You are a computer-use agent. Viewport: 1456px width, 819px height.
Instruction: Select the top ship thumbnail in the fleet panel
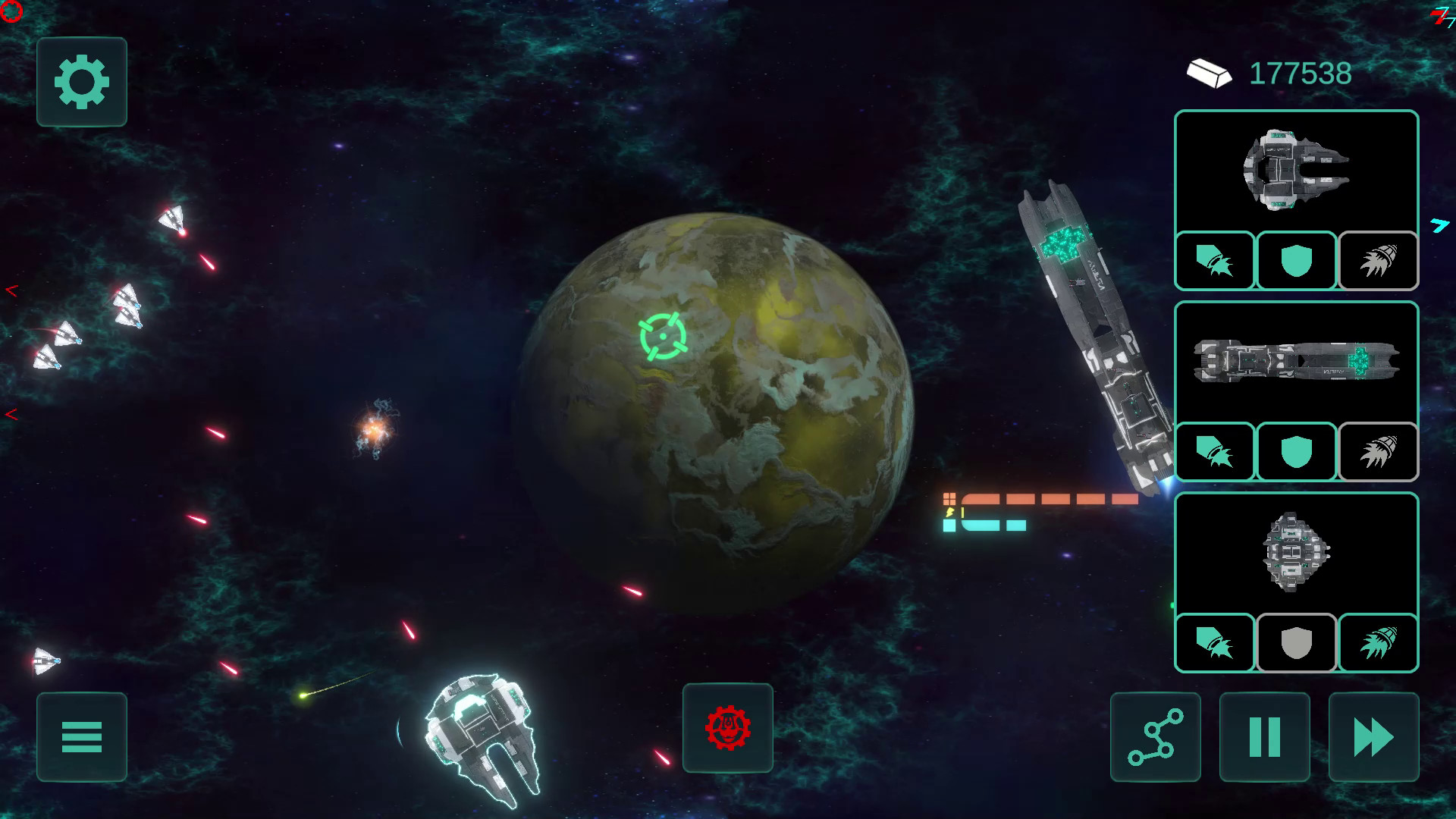(1296, 172)
